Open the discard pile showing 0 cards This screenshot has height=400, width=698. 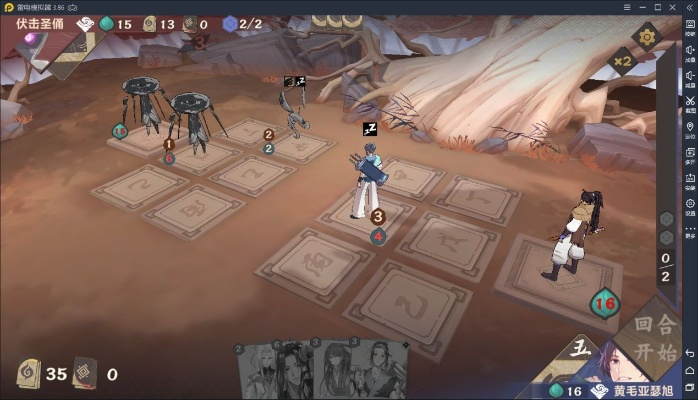(85, 374)
